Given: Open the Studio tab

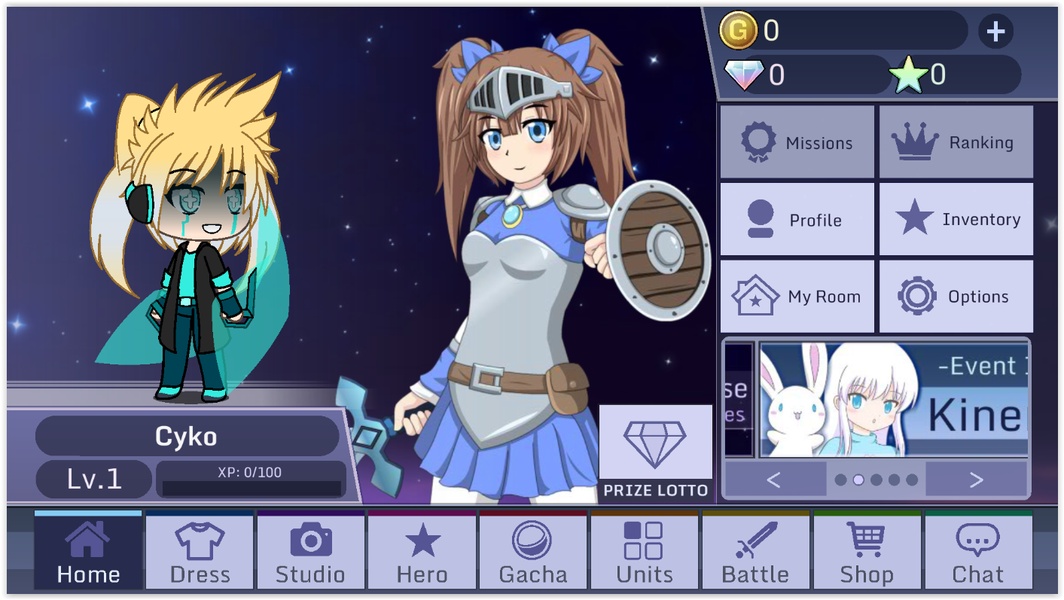Looking at the screenshot, I should pyautogui.click(x=311, y=552).
